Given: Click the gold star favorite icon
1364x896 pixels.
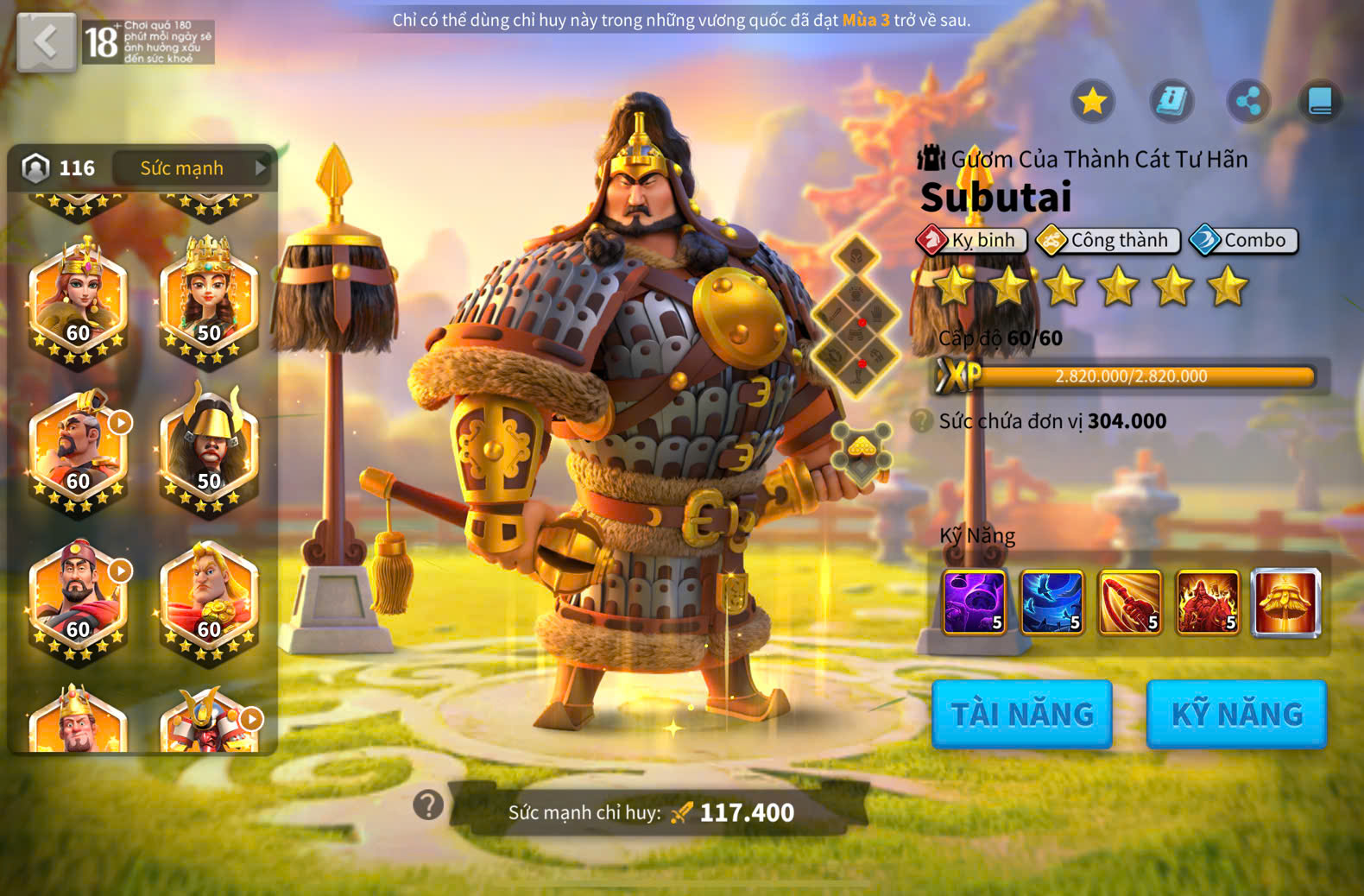Looking at the screenshot, I should pyautogui.click(x=1092, y=102).
